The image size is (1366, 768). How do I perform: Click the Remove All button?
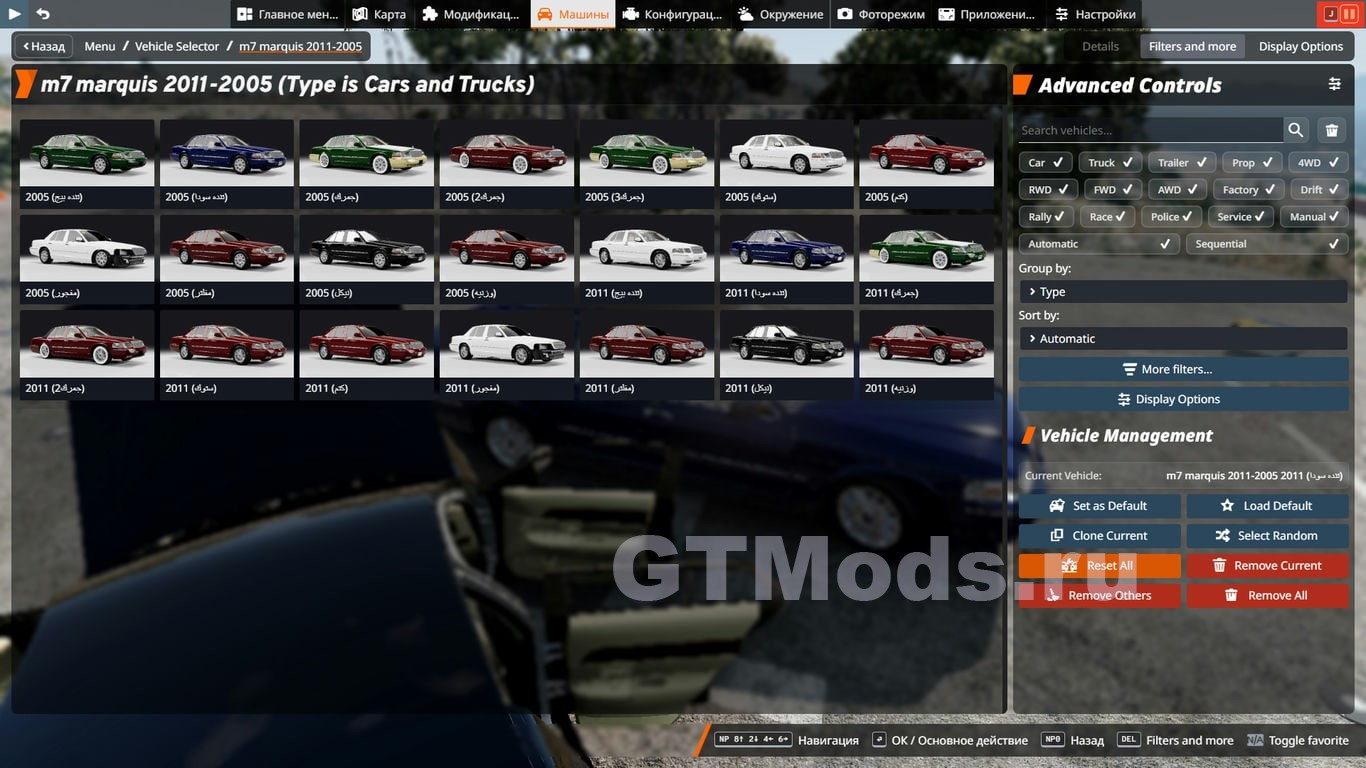click(1267, 596)
